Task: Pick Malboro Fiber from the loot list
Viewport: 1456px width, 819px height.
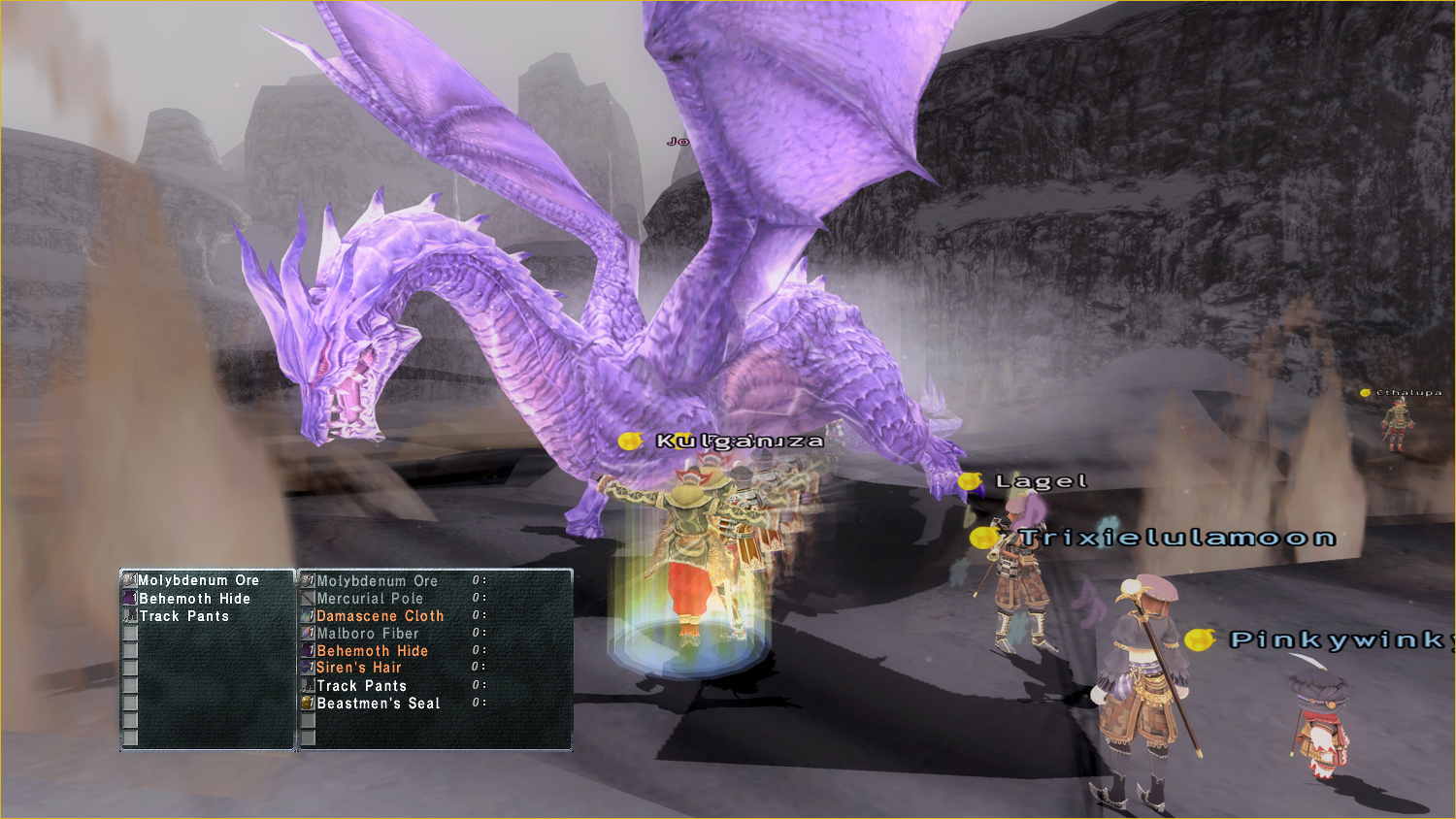Action: click(x=368, y=634)
